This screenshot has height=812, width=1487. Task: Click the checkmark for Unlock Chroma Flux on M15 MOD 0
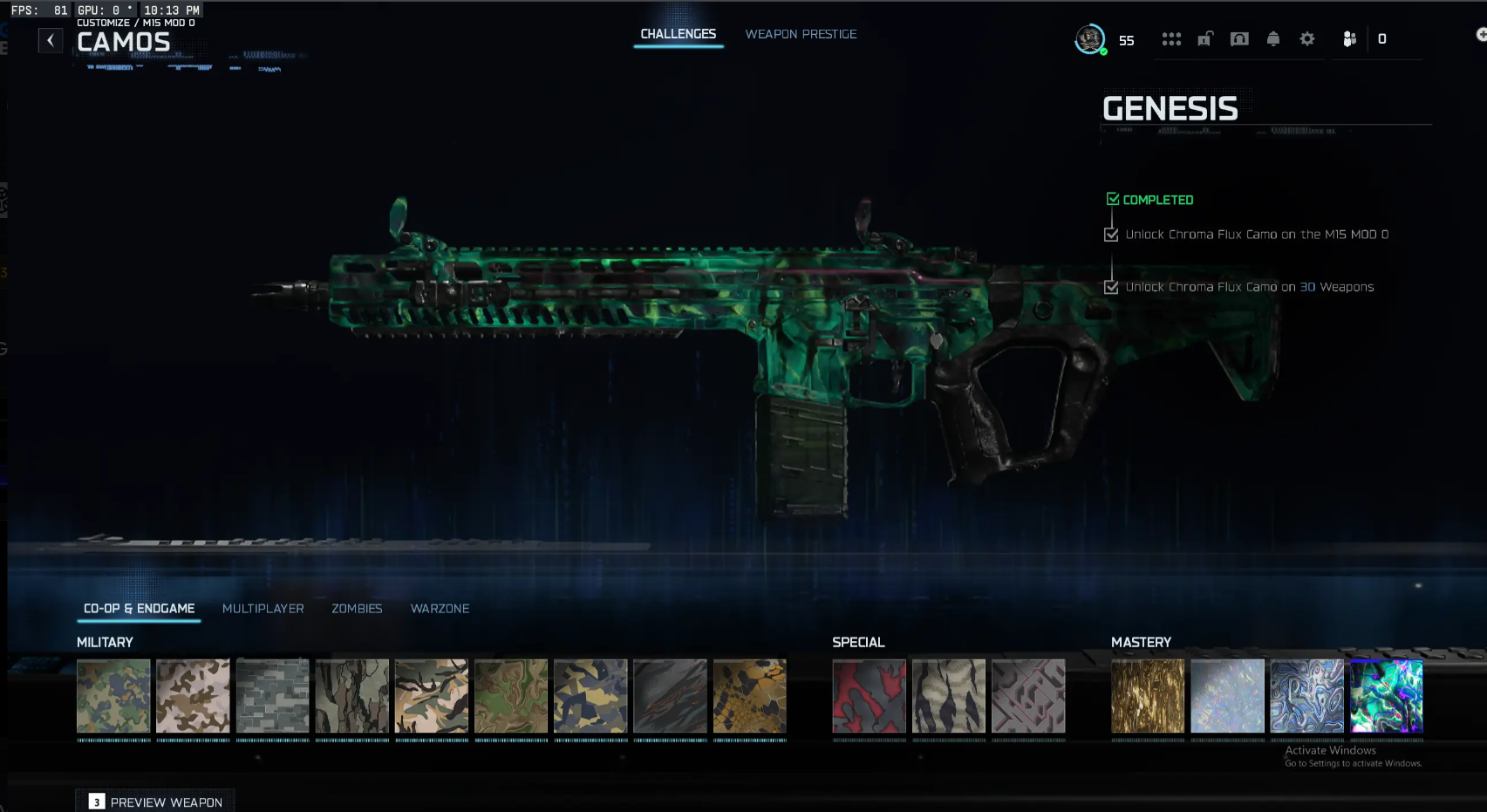coord(1110,234)
